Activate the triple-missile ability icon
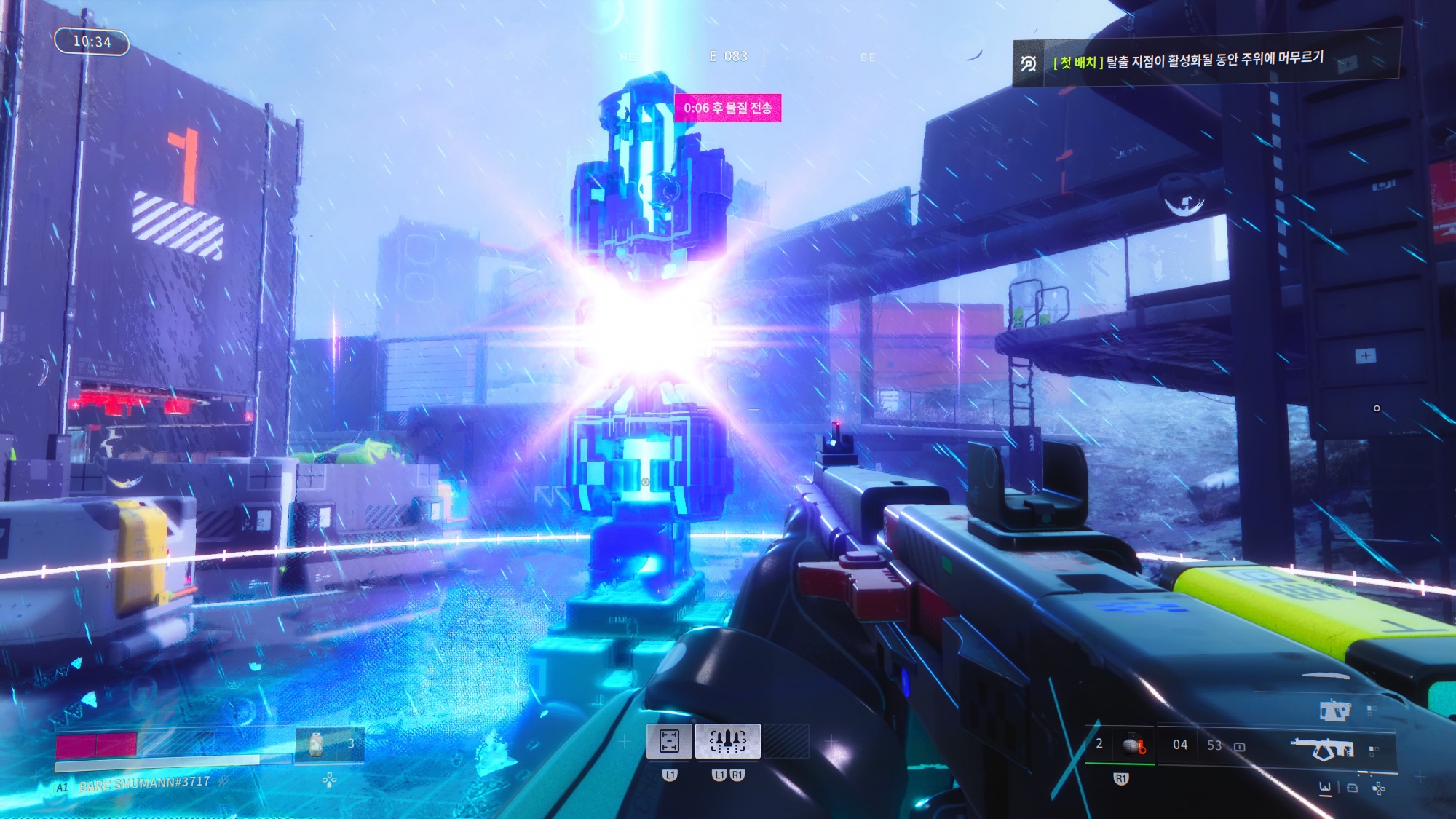 pyautogui.click(x=727, y=741)
